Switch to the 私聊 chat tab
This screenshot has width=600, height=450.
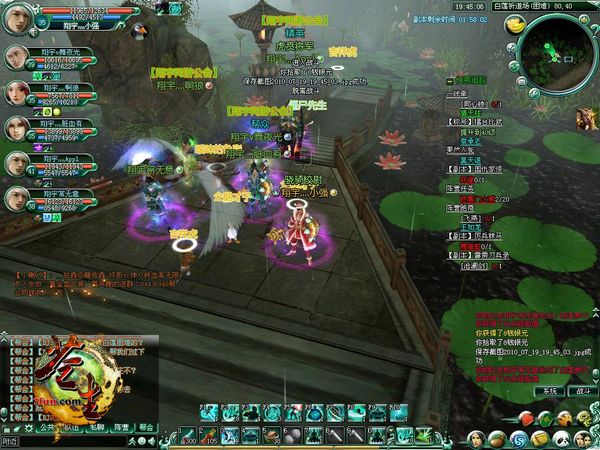tap(97, 426)
